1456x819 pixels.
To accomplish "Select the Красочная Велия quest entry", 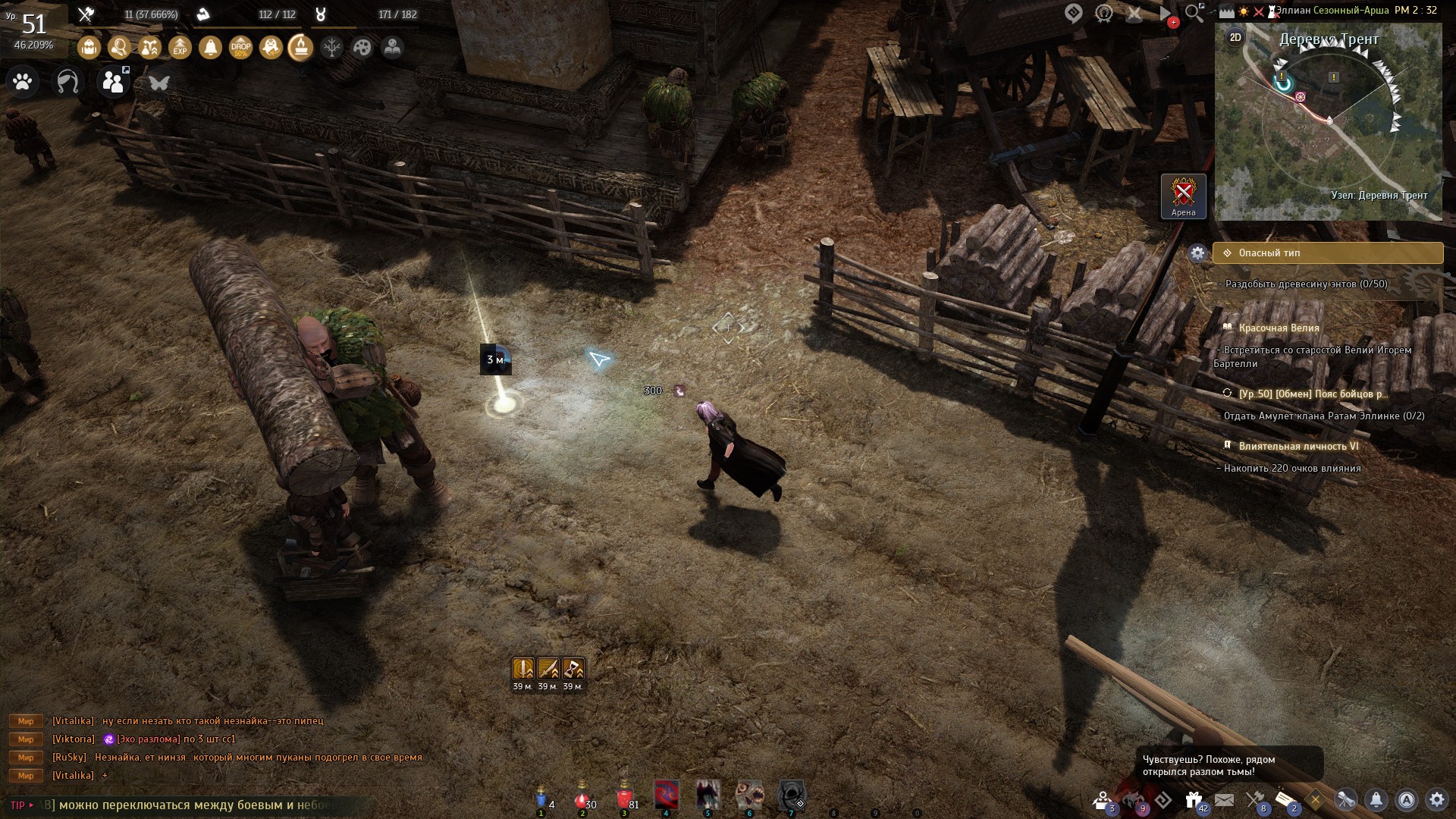I will click(x=1279, y=328).
